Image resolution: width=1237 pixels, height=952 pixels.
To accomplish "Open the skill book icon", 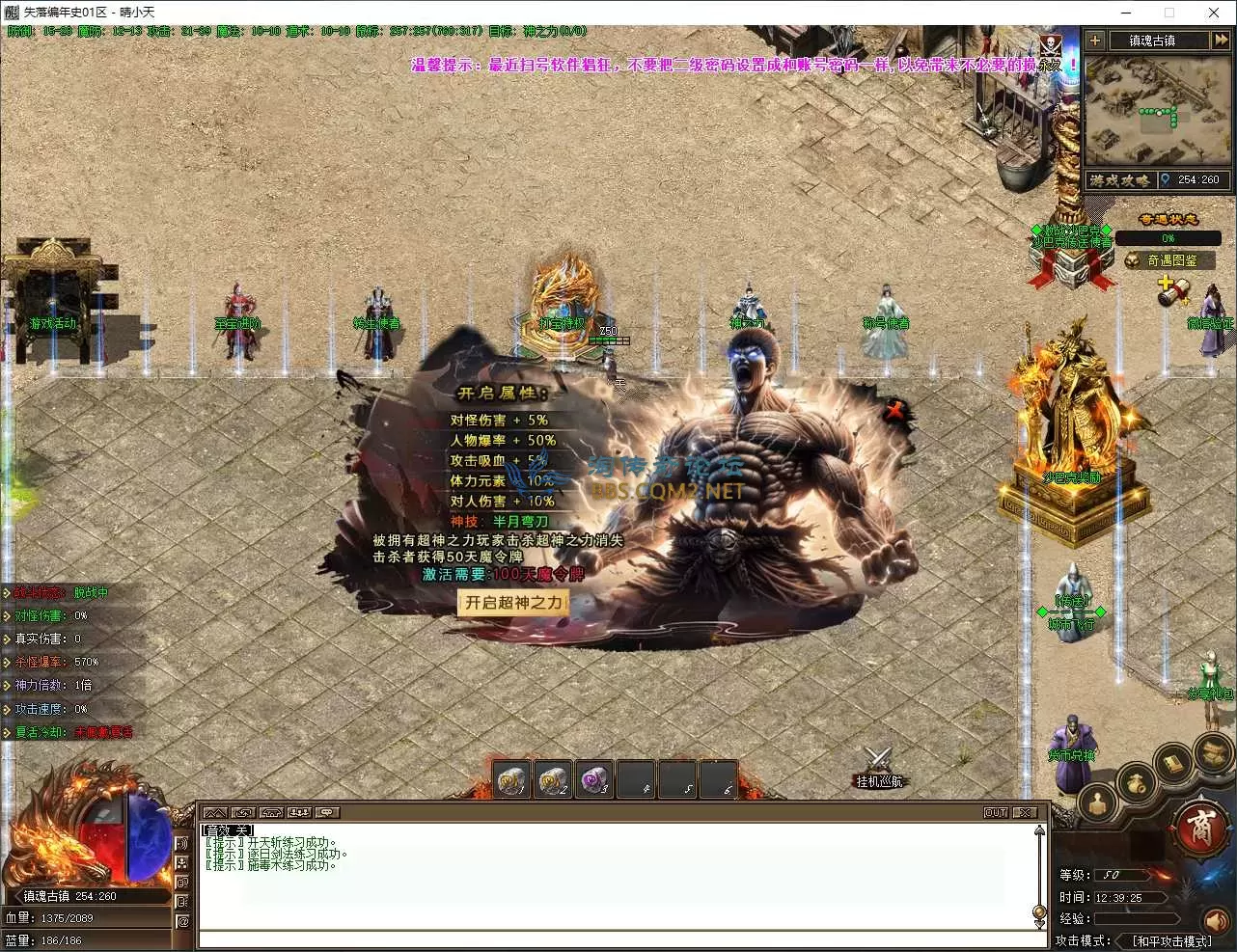I will pyautogui.click(x=1172, y=764).
